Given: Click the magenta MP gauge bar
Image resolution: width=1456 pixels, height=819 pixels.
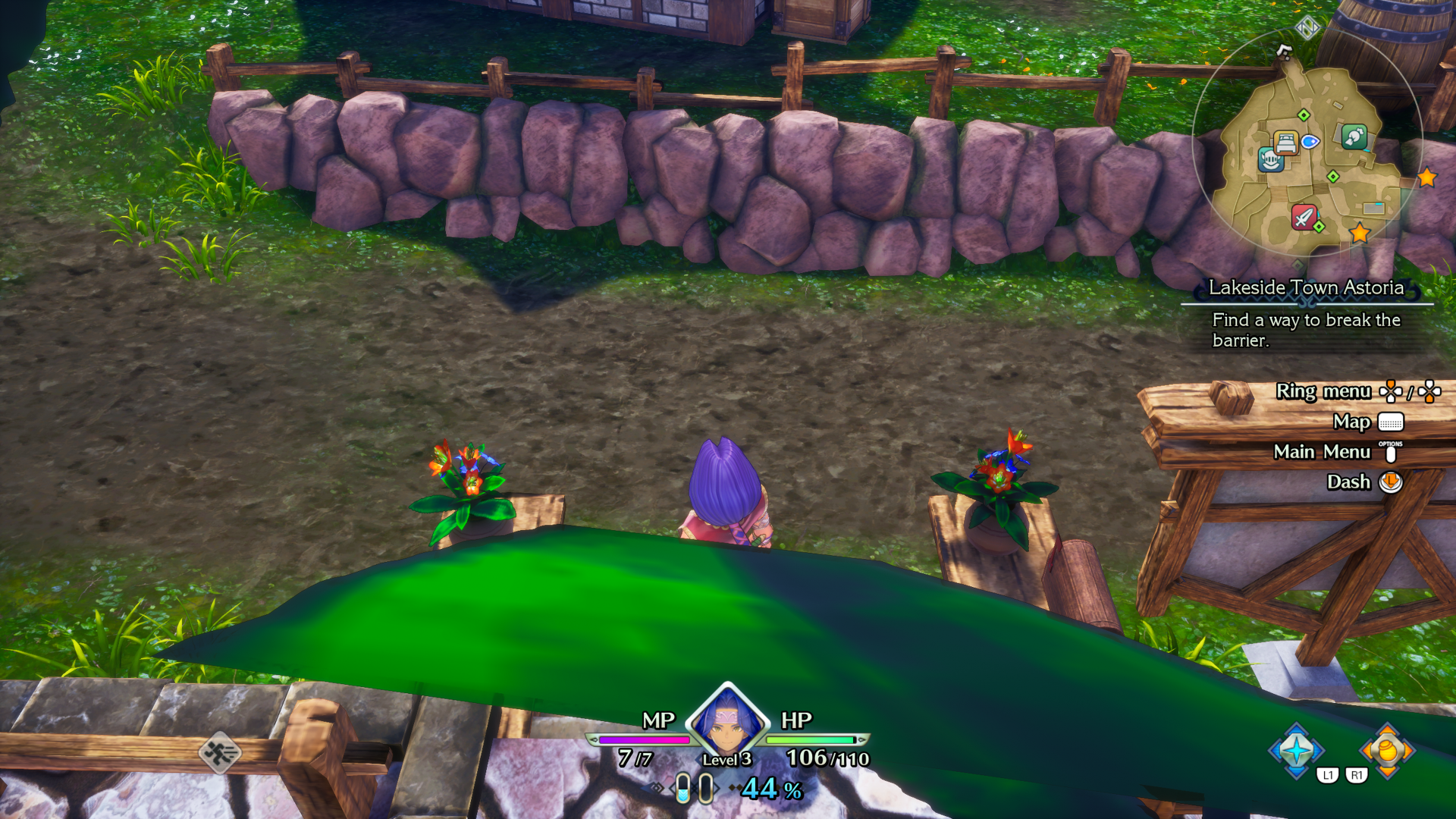Looking at the screenshot, I should coord(644,740).
